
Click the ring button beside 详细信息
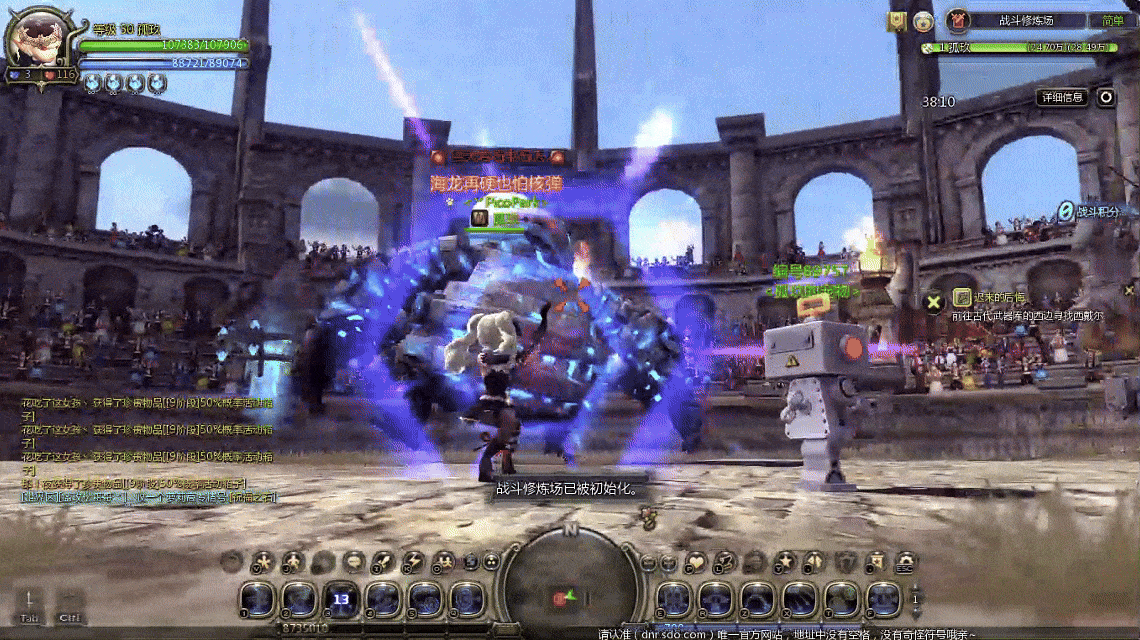1105,97
